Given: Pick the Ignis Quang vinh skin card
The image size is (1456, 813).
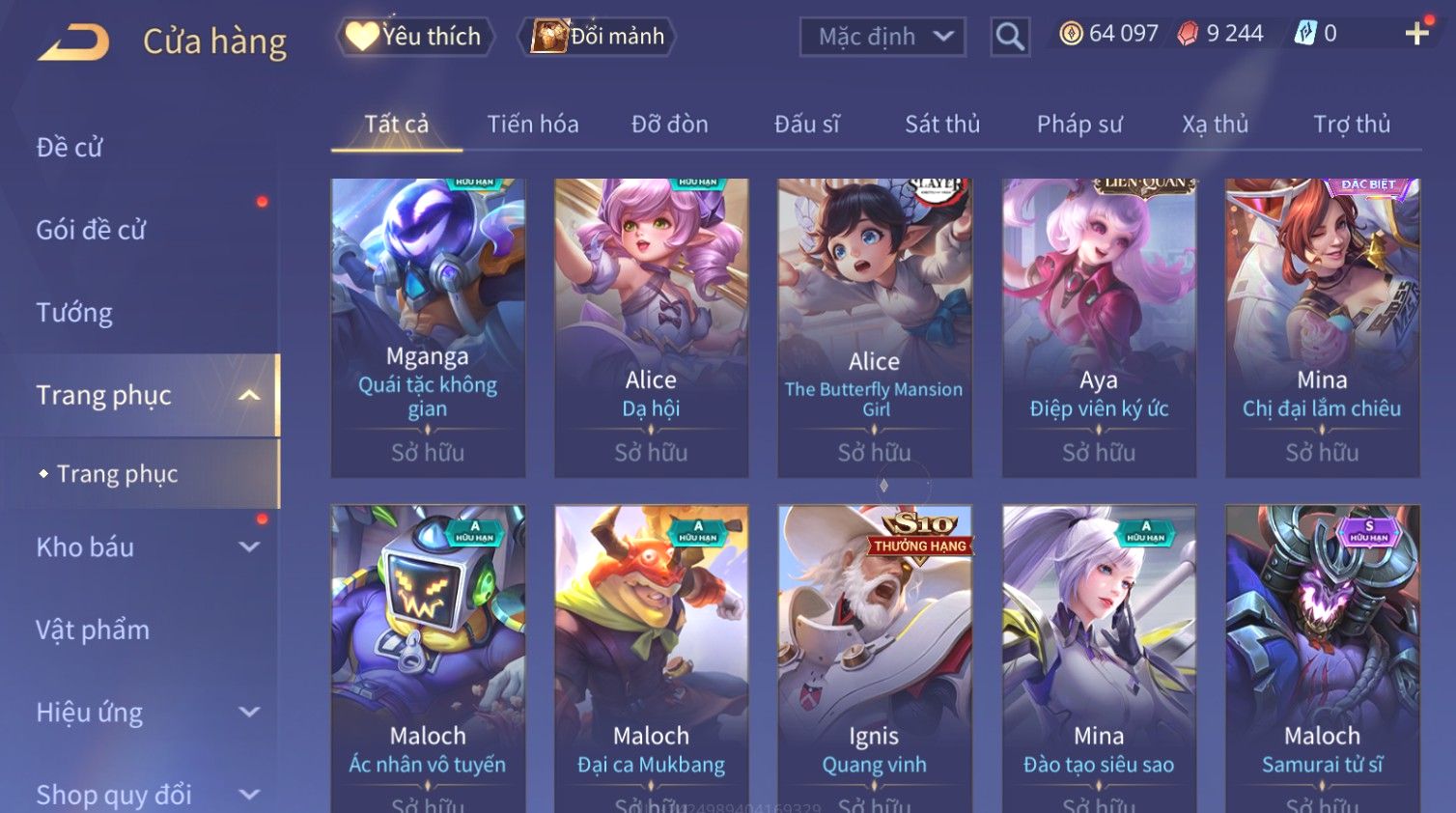Looking at the screenshot, I should [875, 657].
